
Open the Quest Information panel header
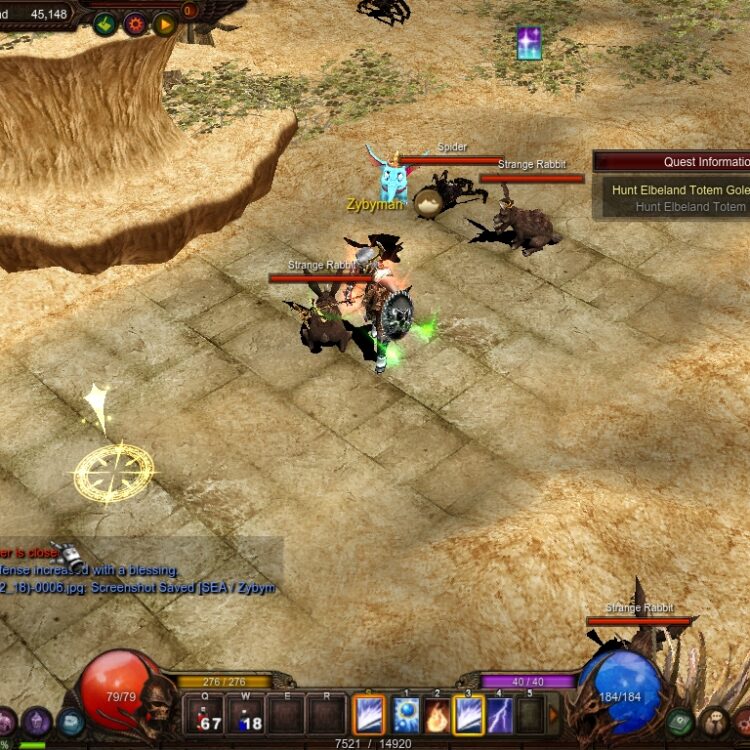point(672,161)
